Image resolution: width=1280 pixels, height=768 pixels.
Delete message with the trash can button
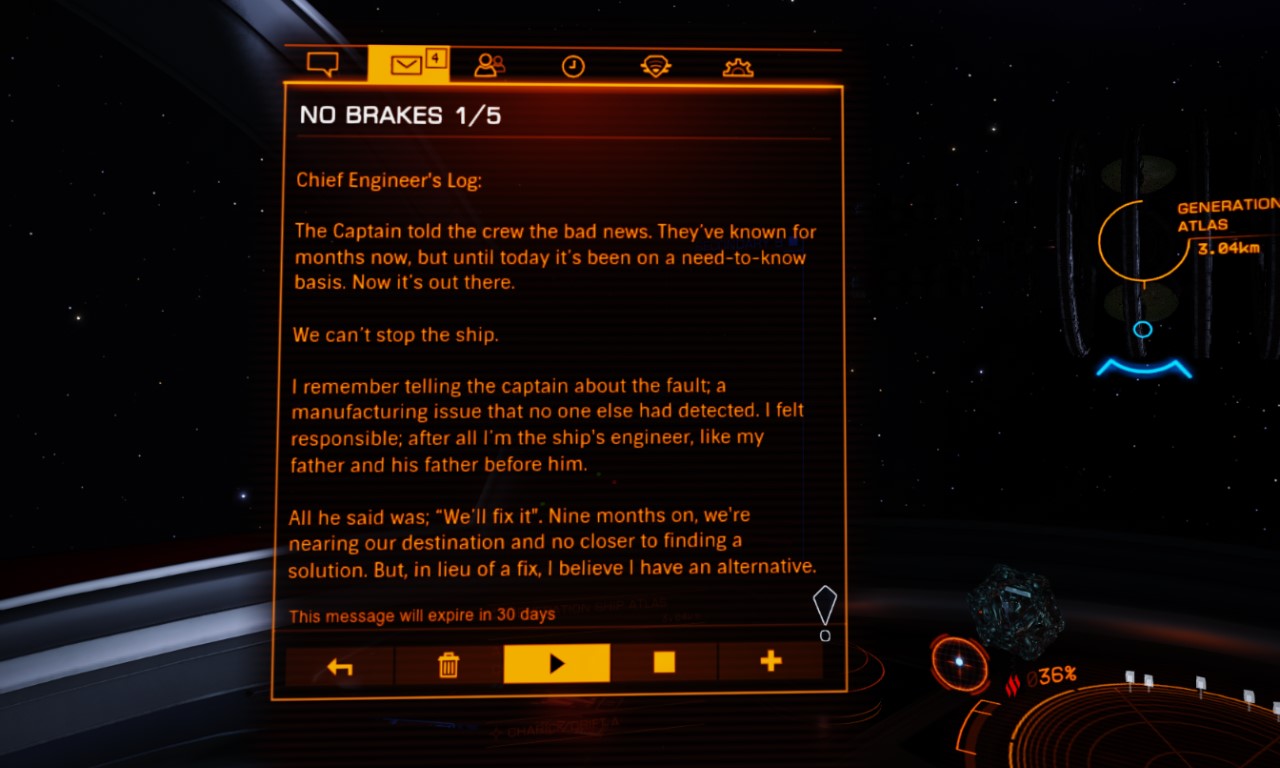(x=449, y=664)
